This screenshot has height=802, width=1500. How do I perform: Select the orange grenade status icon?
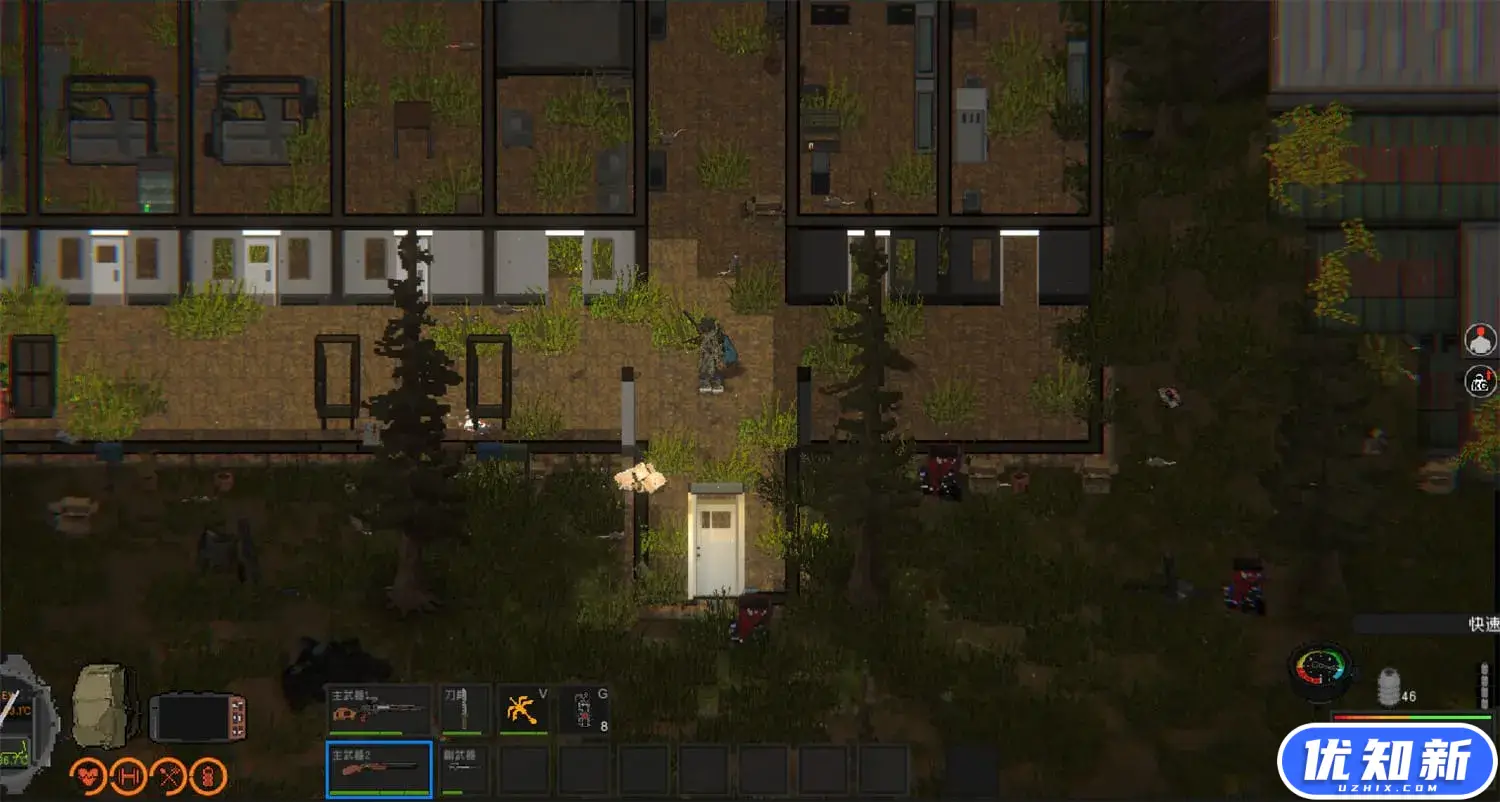(x=208, y=777)
